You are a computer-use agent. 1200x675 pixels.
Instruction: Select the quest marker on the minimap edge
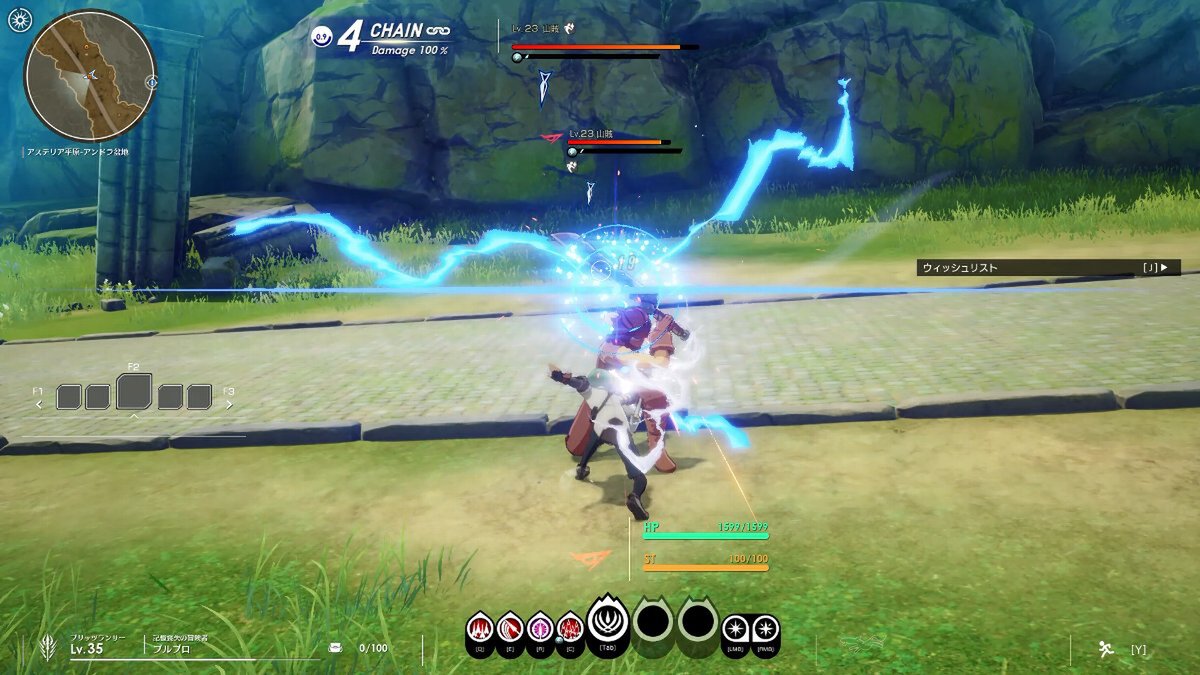[x=151, y=82]
